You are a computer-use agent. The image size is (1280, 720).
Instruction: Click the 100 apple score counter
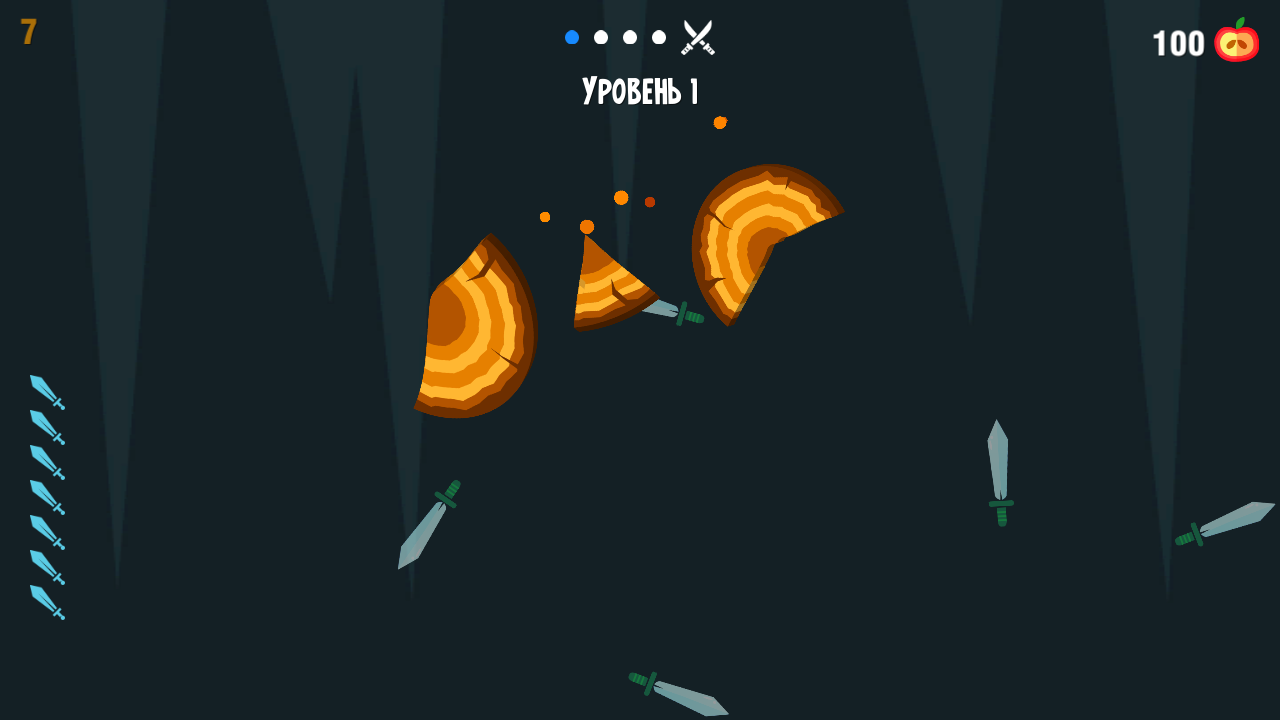point(1180,43)
